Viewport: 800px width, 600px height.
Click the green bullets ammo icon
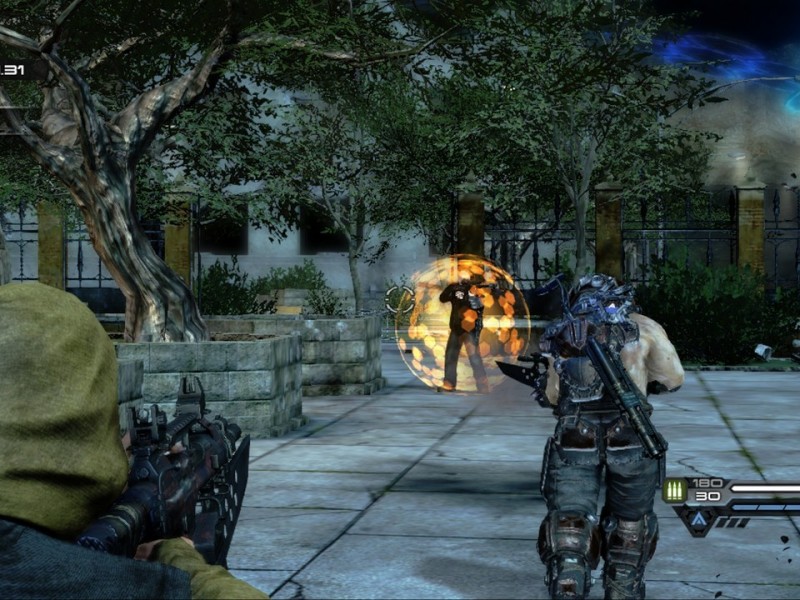(x=673, y=490)
